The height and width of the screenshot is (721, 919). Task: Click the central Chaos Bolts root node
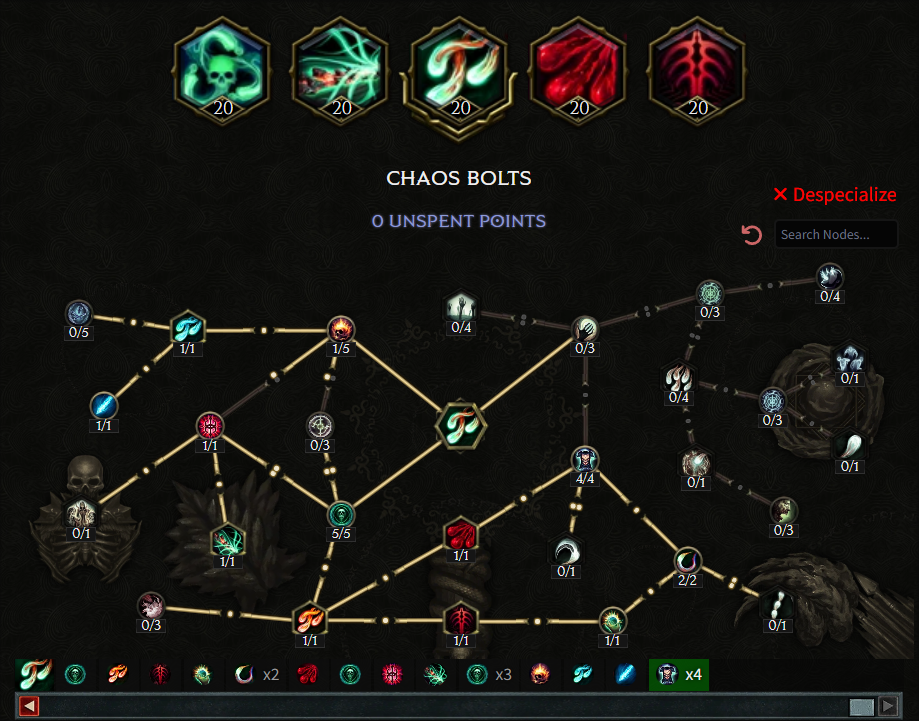[x=460, y=424]
